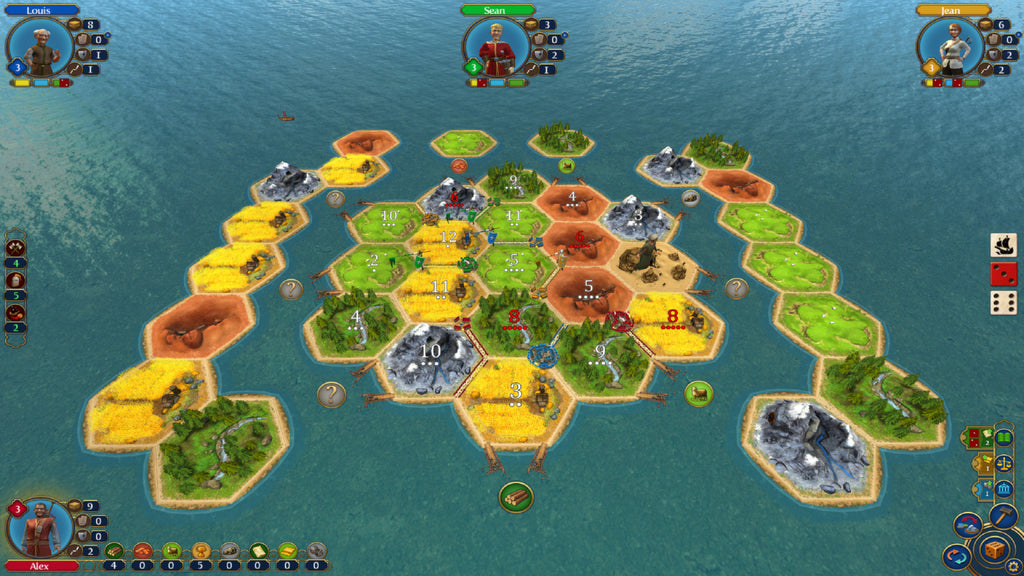Open the blue bank building icon

point(1003,489)
